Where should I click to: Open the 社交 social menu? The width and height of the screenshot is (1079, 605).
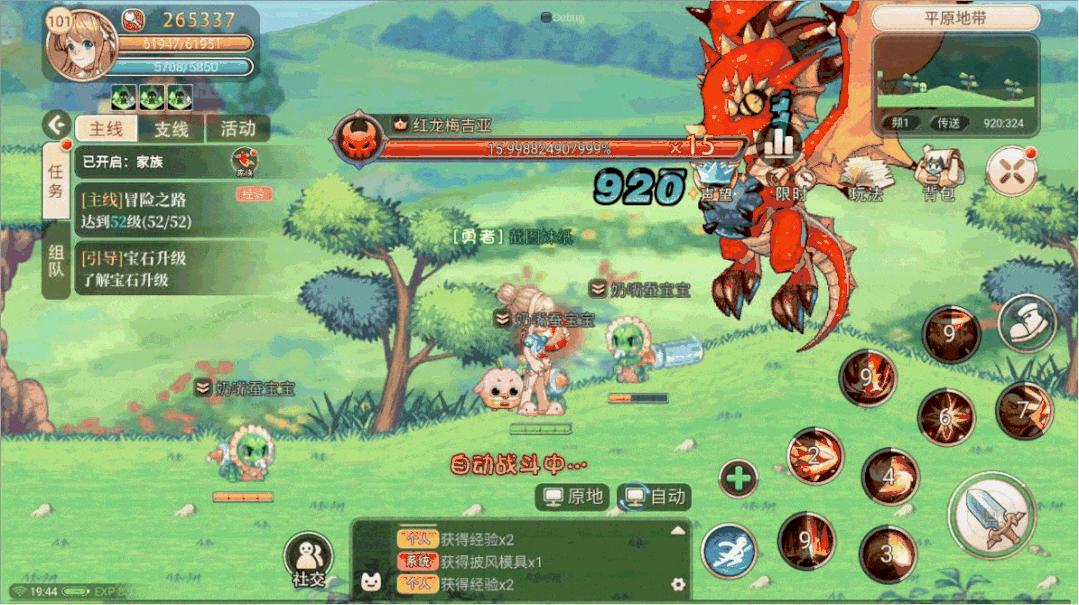pos(308,558)
